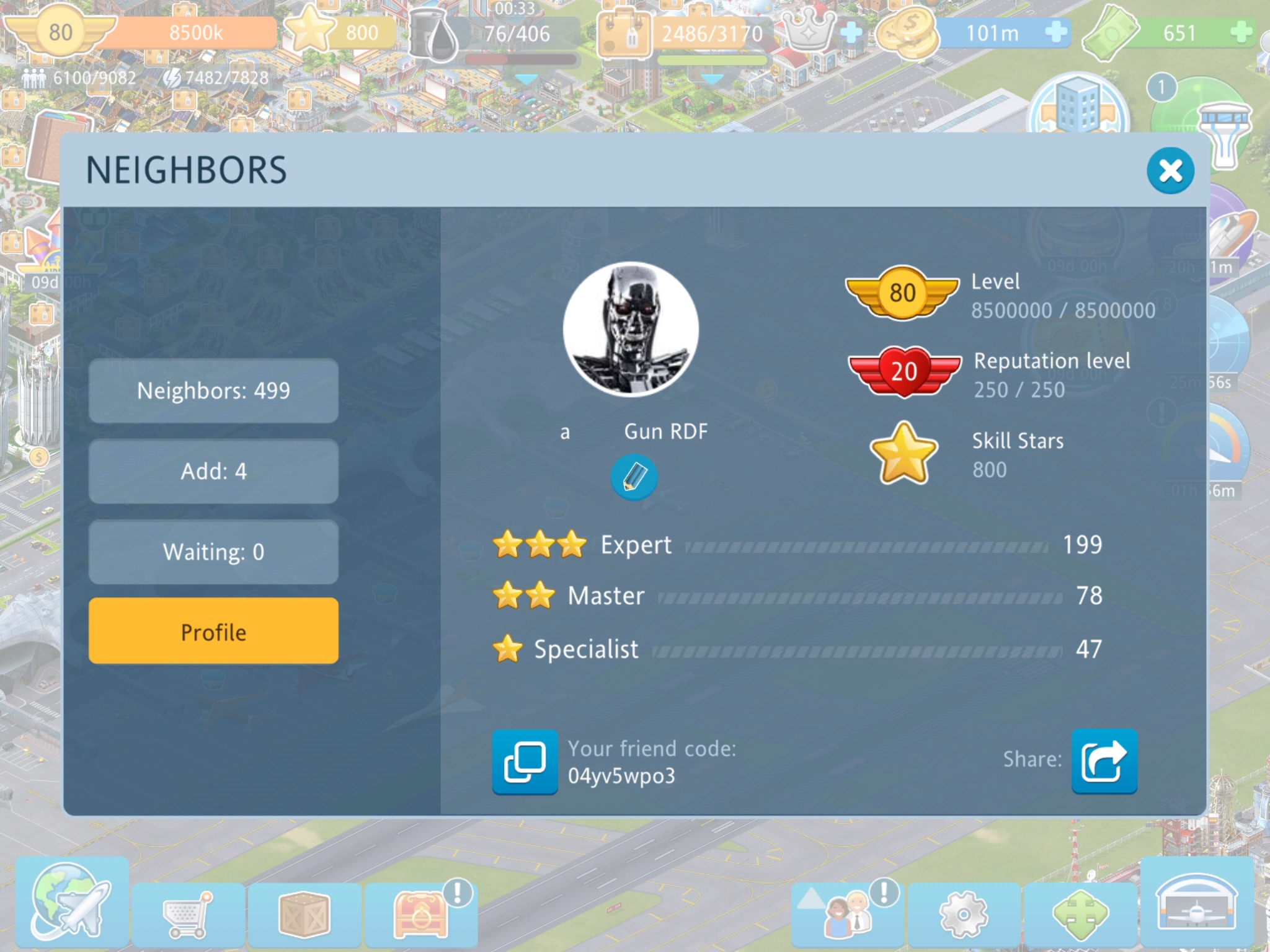Copy your friend code
This screenshot has height=952, width=1270.
[x=525, y=762]
